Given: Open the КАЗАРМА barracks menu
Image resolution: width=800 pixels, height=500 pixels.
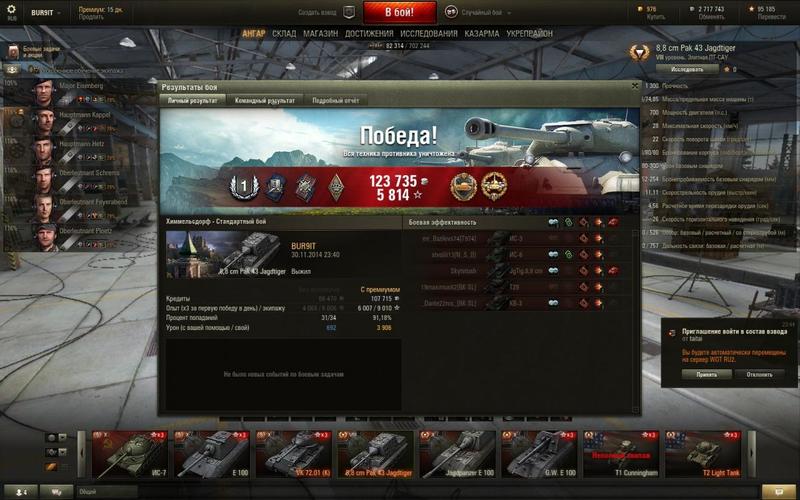Looking at the screenshot, I should point(482,33).
